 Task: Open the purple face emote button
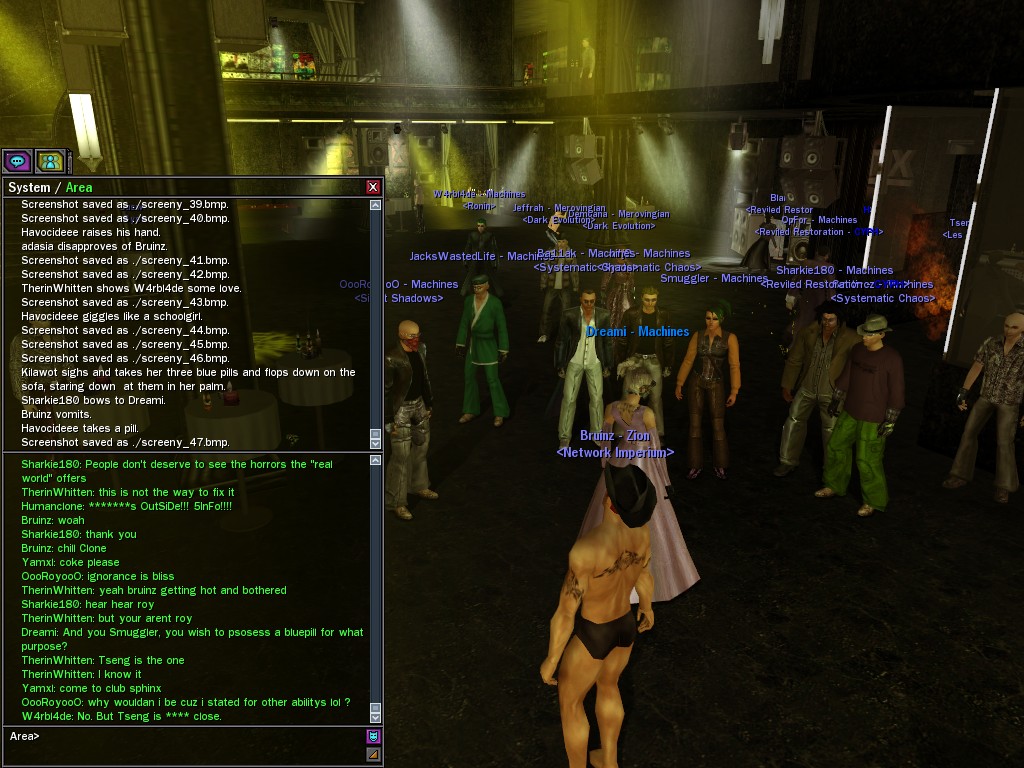click(373, 737)
